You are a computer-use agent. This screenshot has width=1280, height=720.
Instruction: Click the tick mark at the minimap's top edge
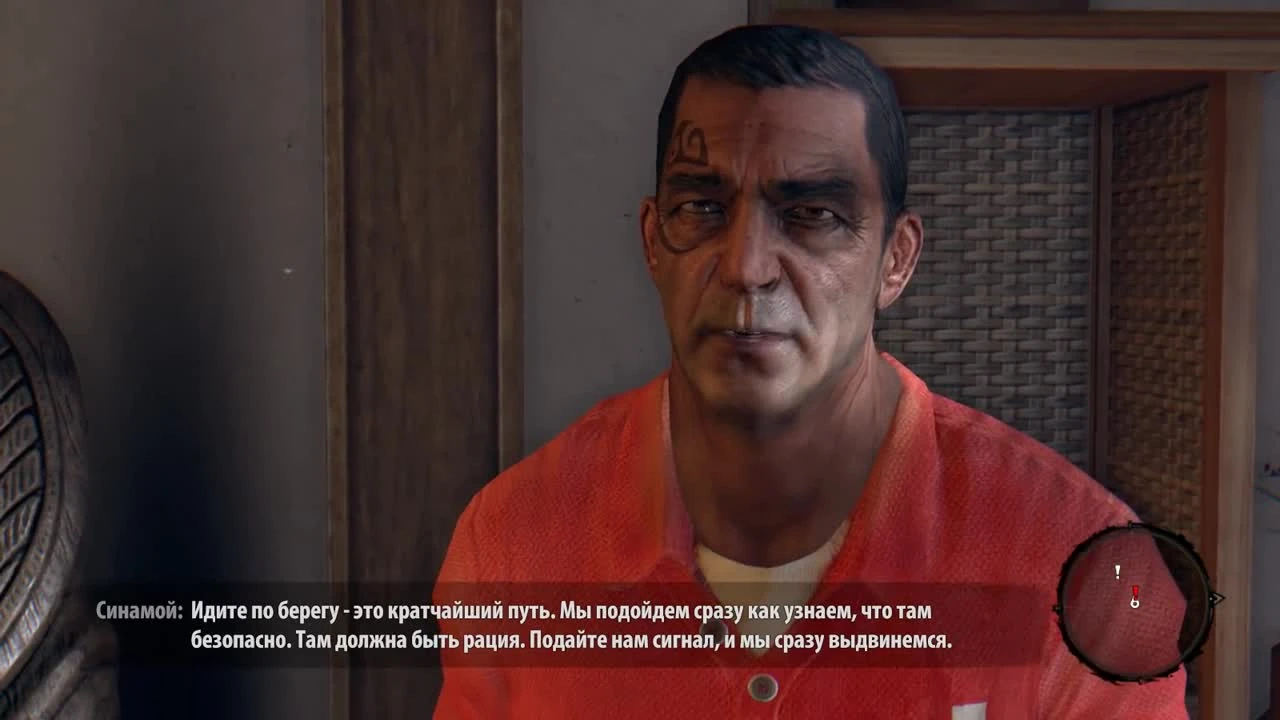1130,524
